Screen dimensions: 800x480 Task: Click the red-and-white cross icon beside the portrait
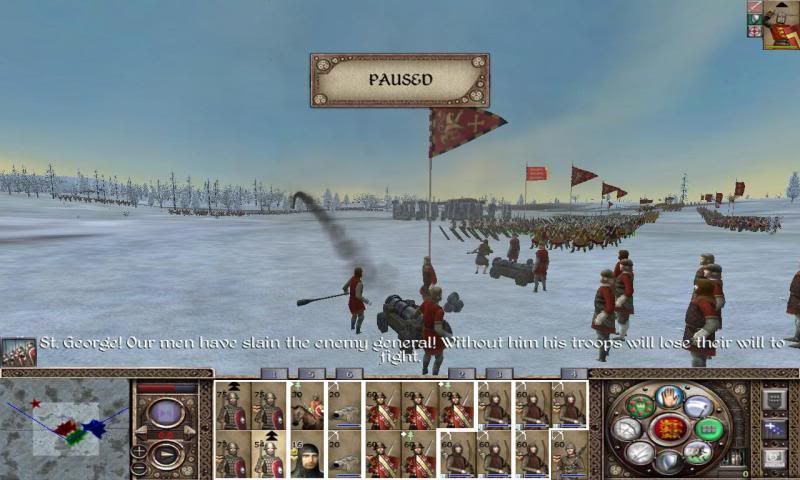tap(754, 32)
